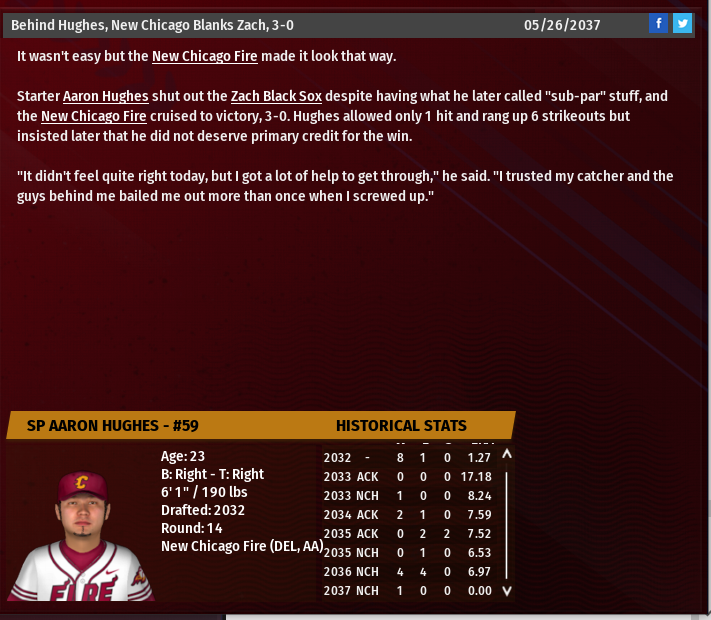Screen dimensions: 711x620
Task: Share the article on Twitter
Action: tap(682, 24)
